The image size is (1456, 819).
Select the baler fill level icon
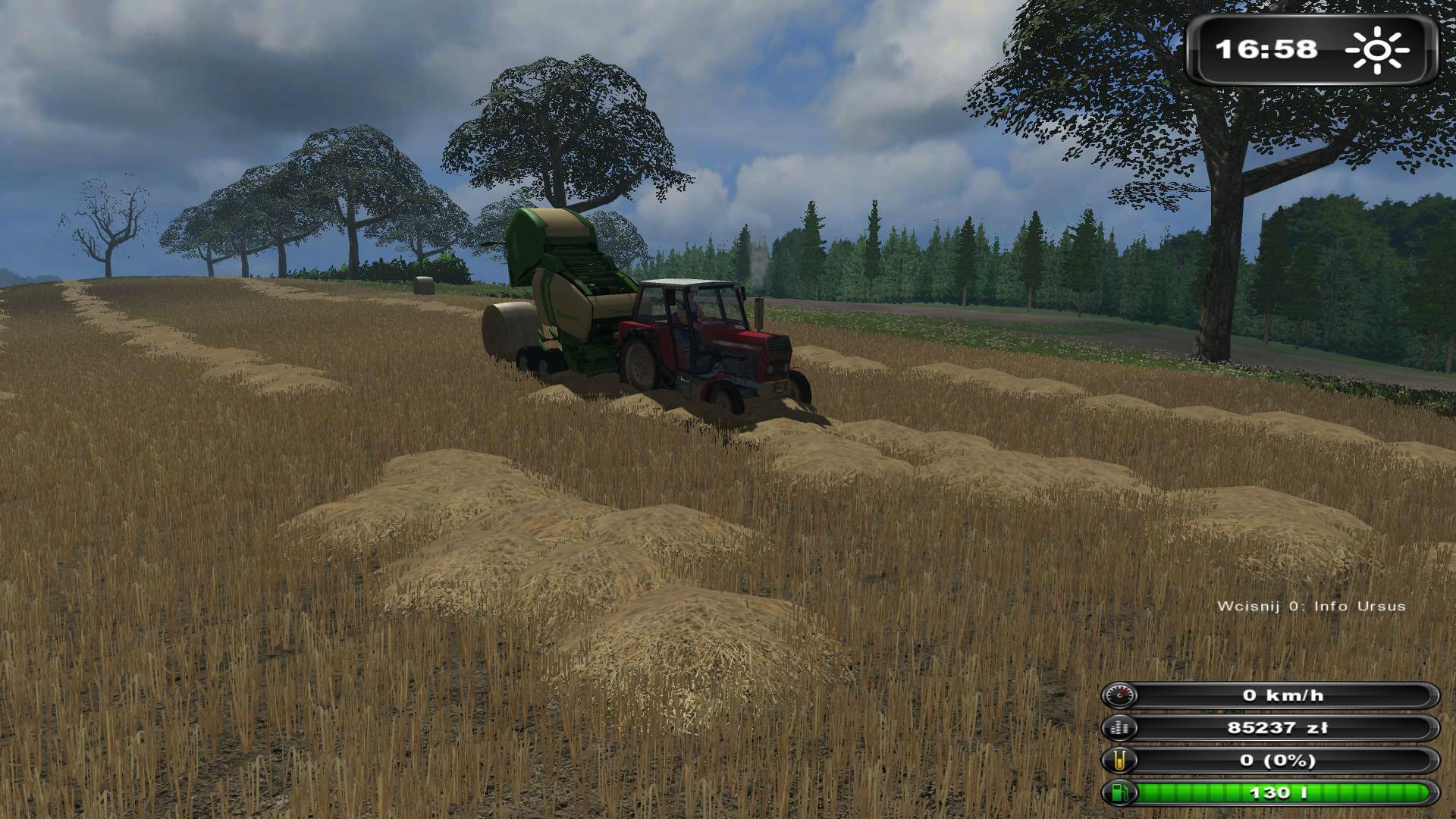(1120, 761)
